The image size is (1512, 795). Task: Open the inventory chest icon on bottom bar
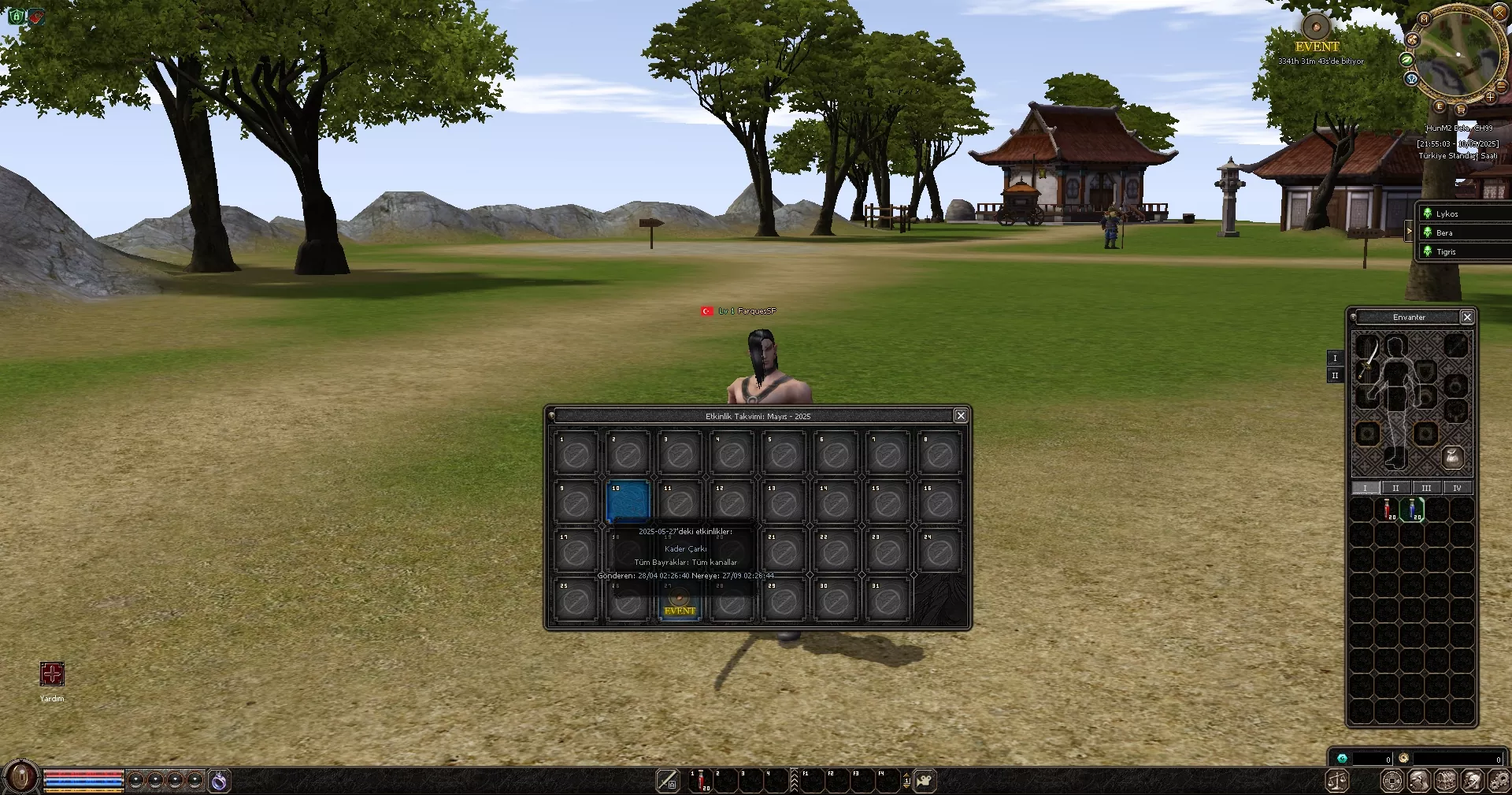click(1444, 780)
